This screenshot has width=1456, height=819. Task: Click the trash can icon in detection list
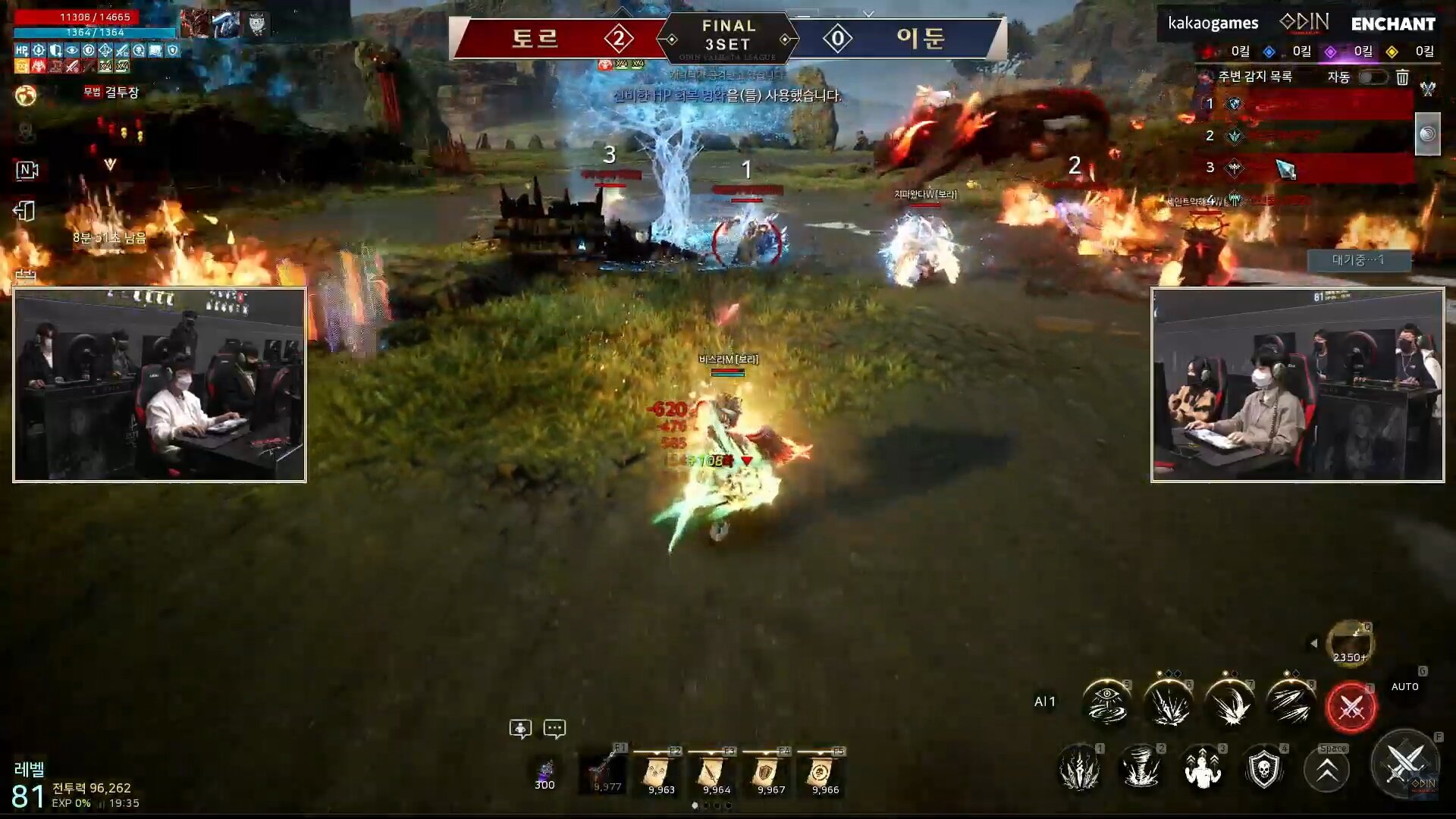point(1402,77)
